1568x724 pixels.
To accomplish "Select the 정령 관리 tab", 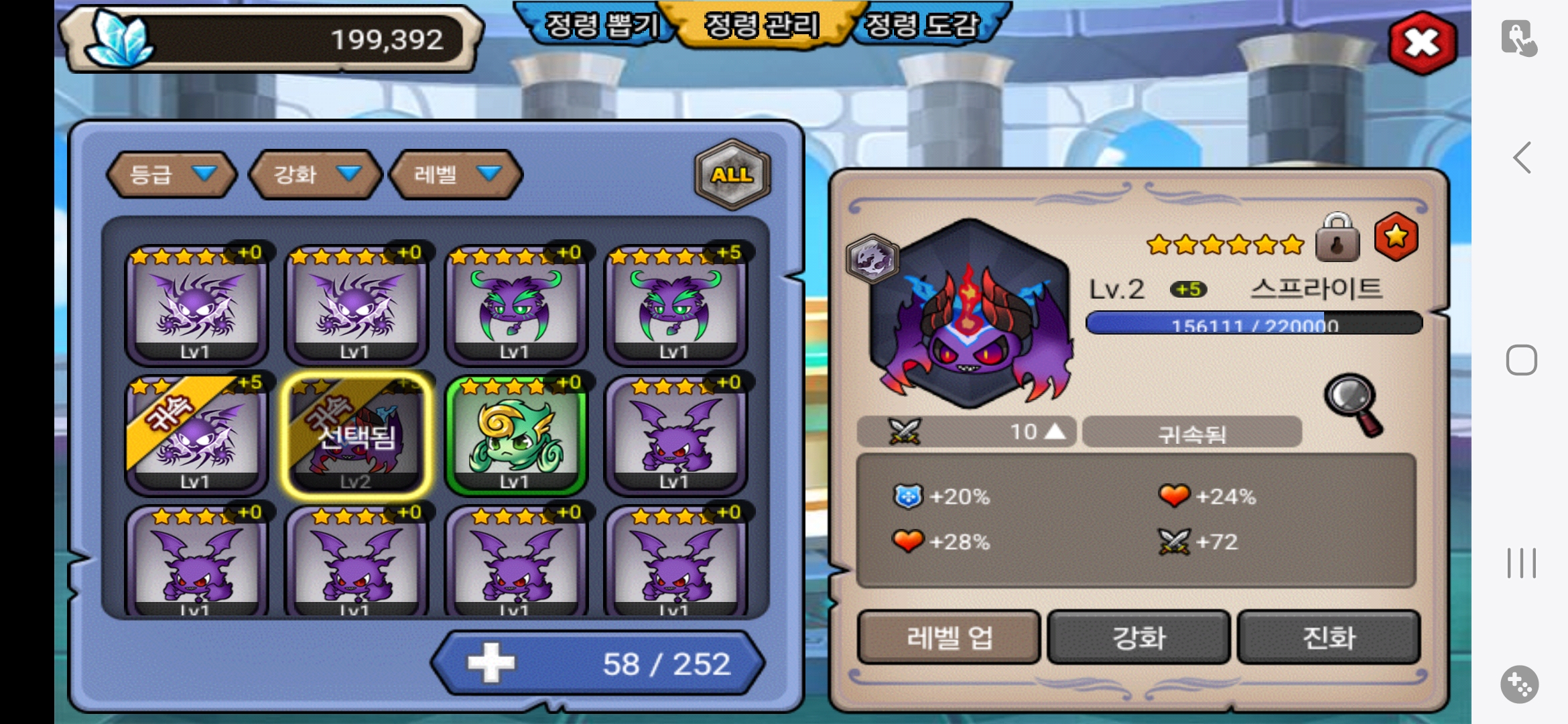I will pos(762,26).
